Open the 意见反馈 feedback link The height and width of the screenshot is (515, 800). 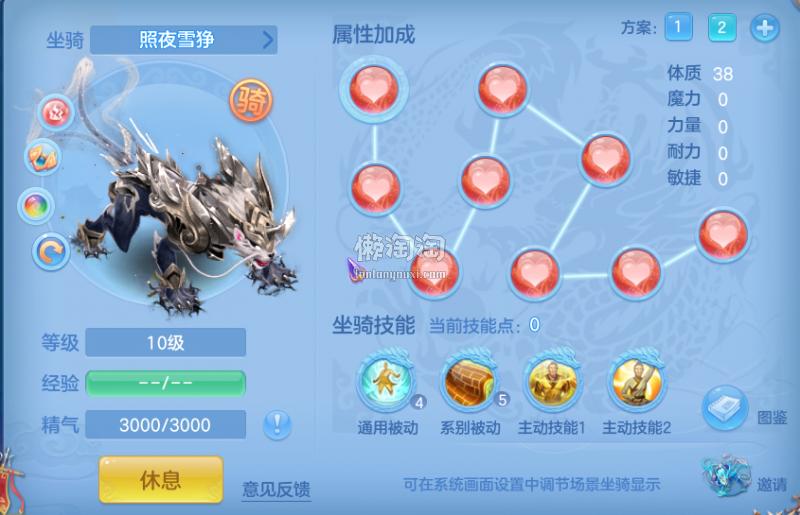point(276,489)
